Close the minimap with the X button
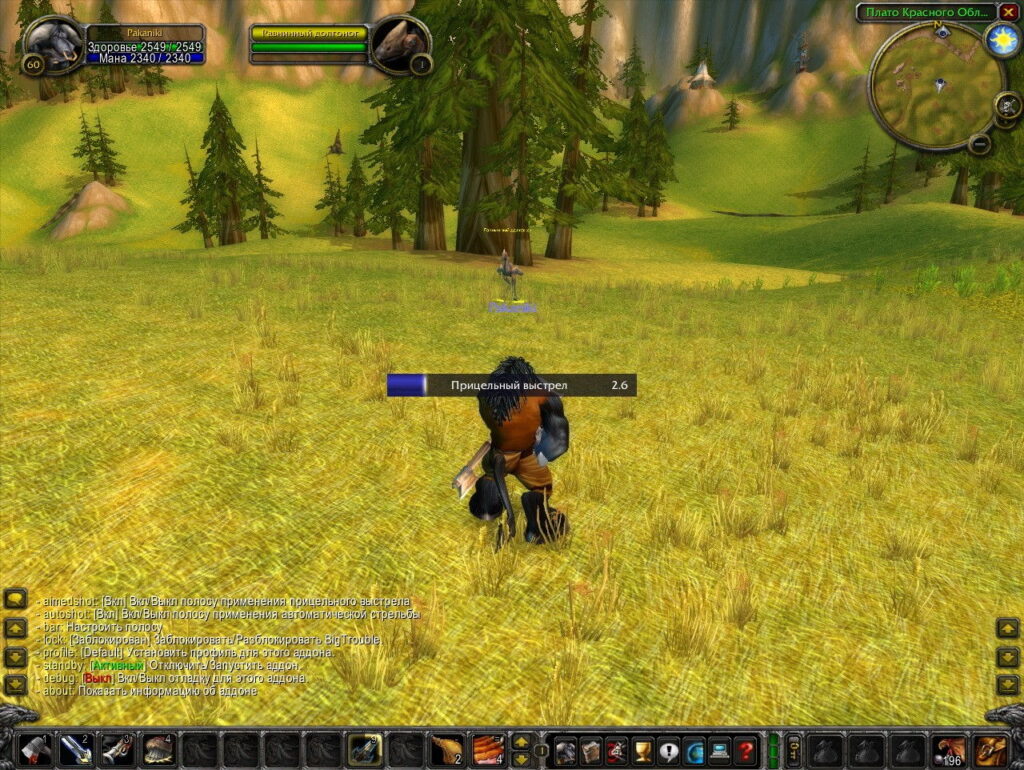This screenshot has height=770, width=1024. pos(1008,12)
